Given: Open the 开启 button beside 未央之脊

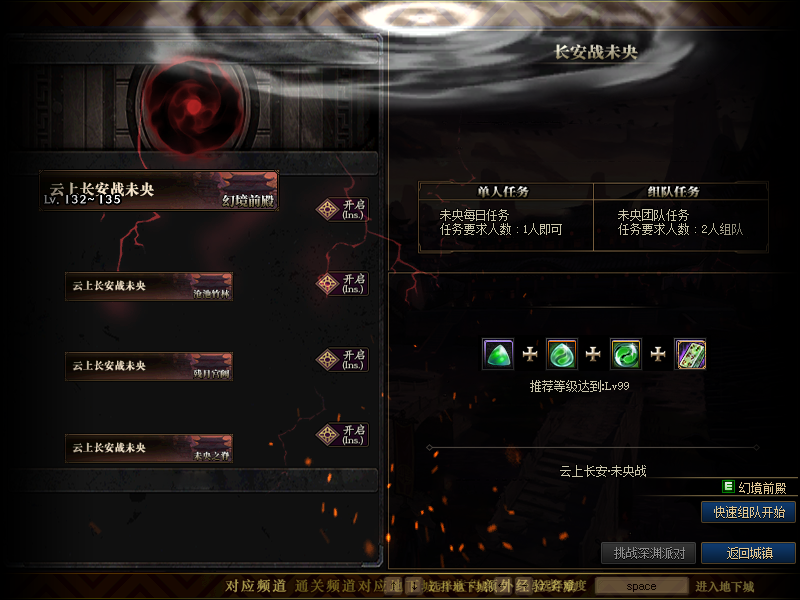Looking at the screenshot, I should [343, 435].
